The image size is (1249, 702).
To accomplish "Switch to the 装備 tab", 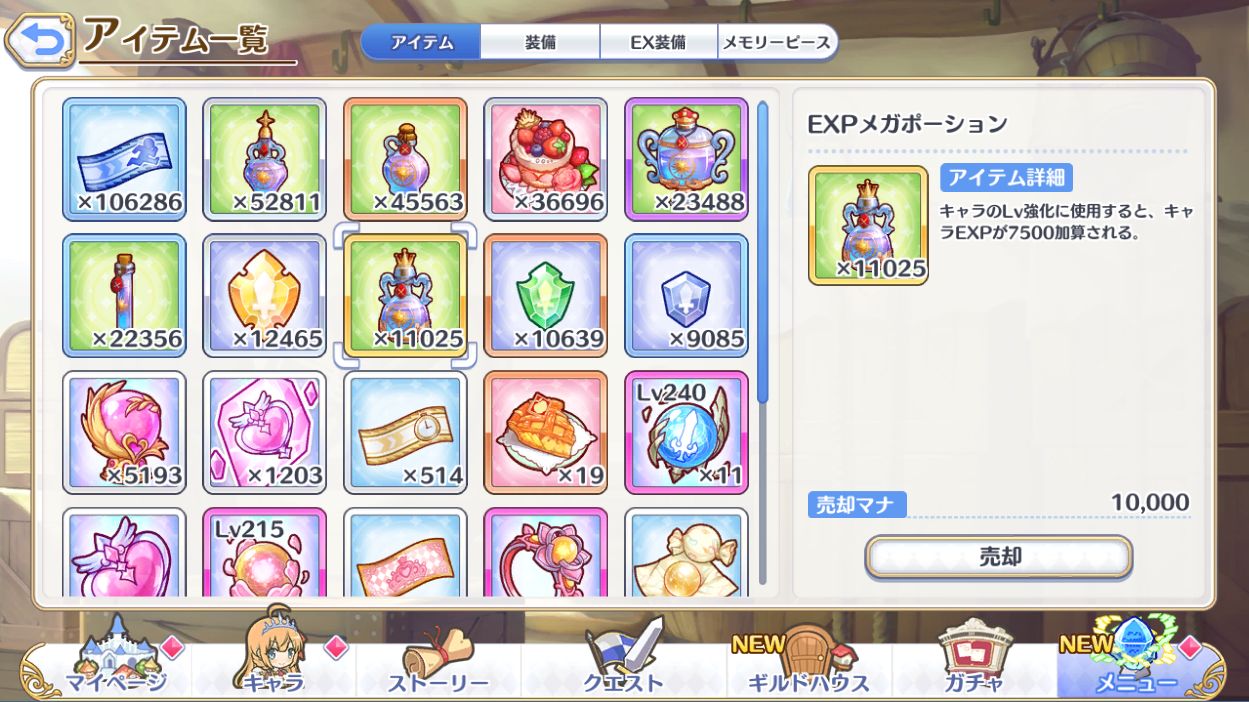I will 540,43.
